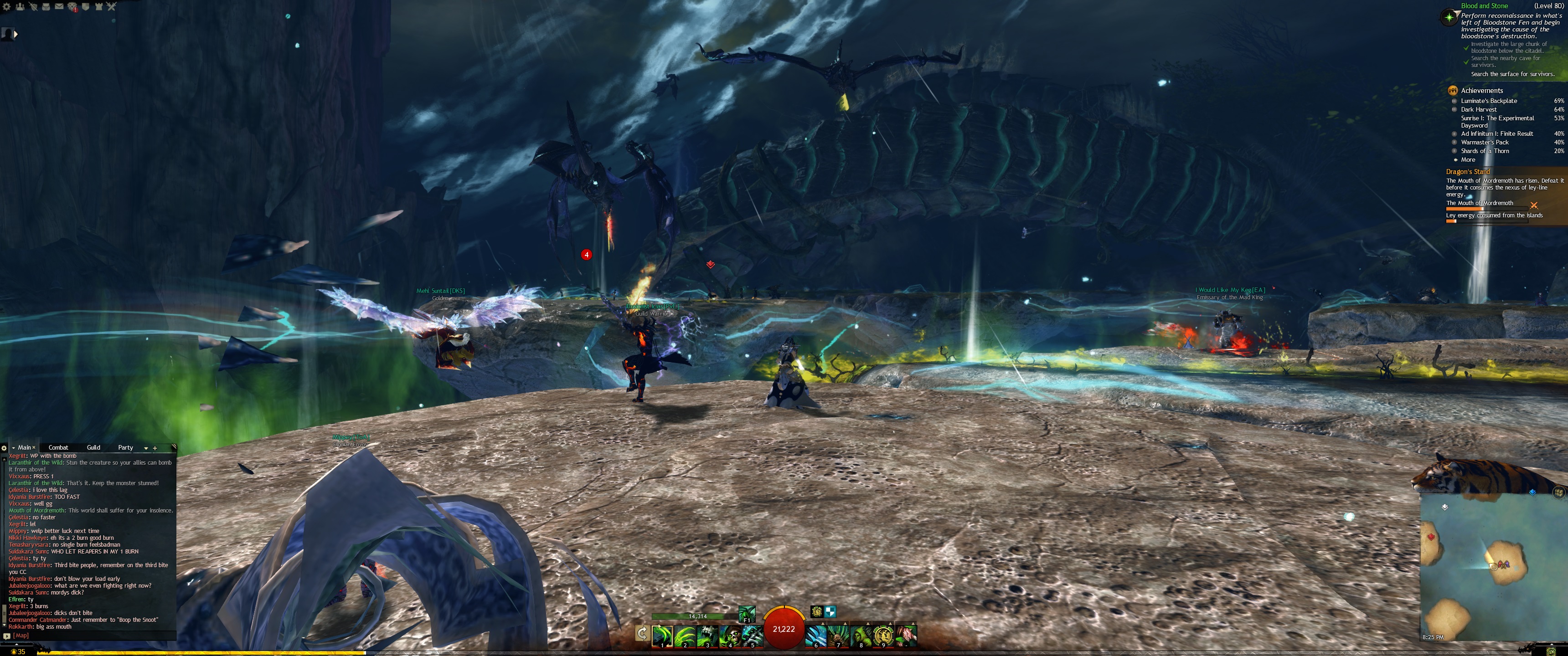This screenshot has width=1568, height=656.
Task: Open the PvP crossed swords panel
Action: tap(111, 7)
